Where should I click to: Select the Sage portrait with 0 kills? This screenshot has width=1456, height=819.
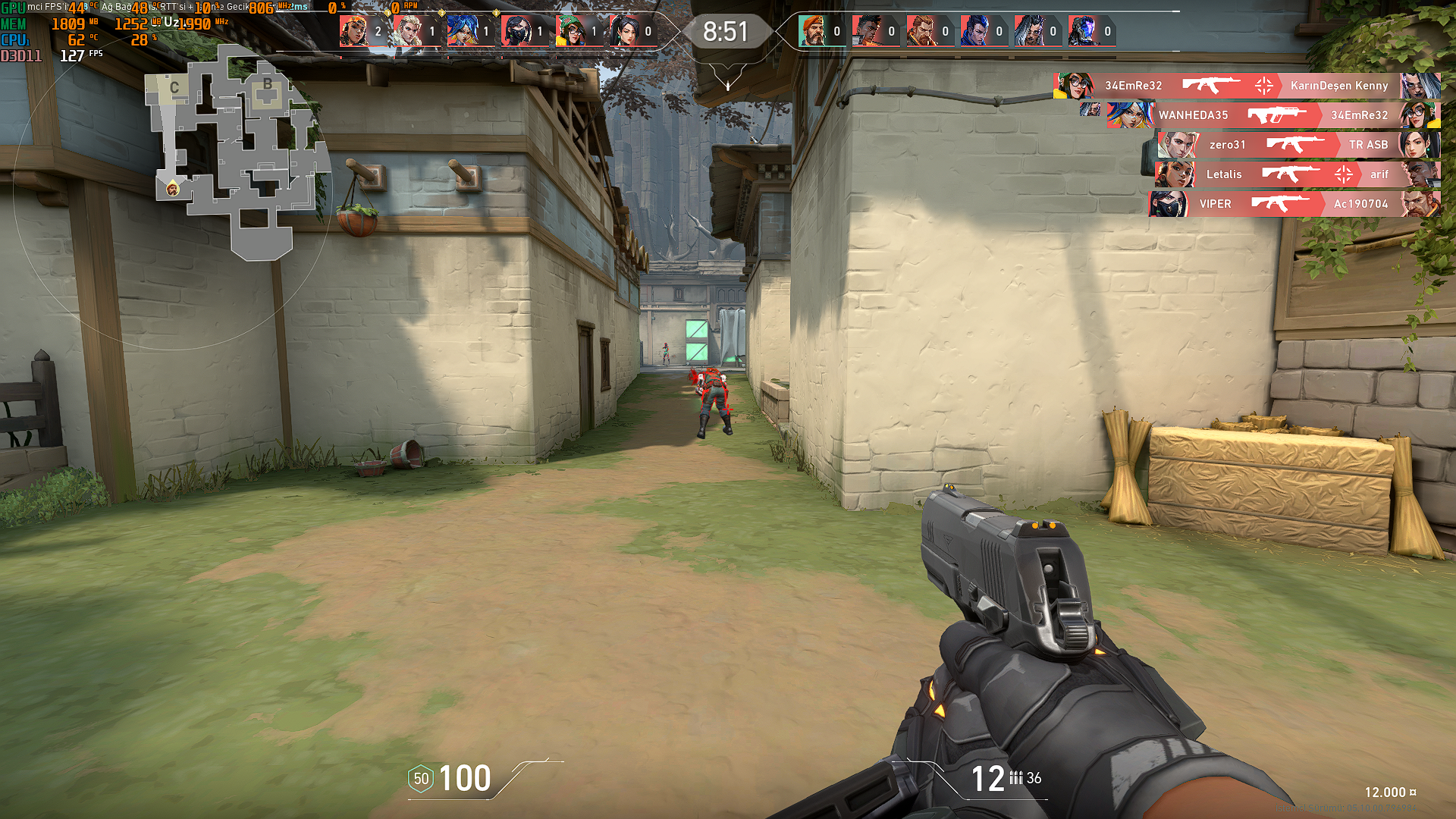(x=623, y=31)
